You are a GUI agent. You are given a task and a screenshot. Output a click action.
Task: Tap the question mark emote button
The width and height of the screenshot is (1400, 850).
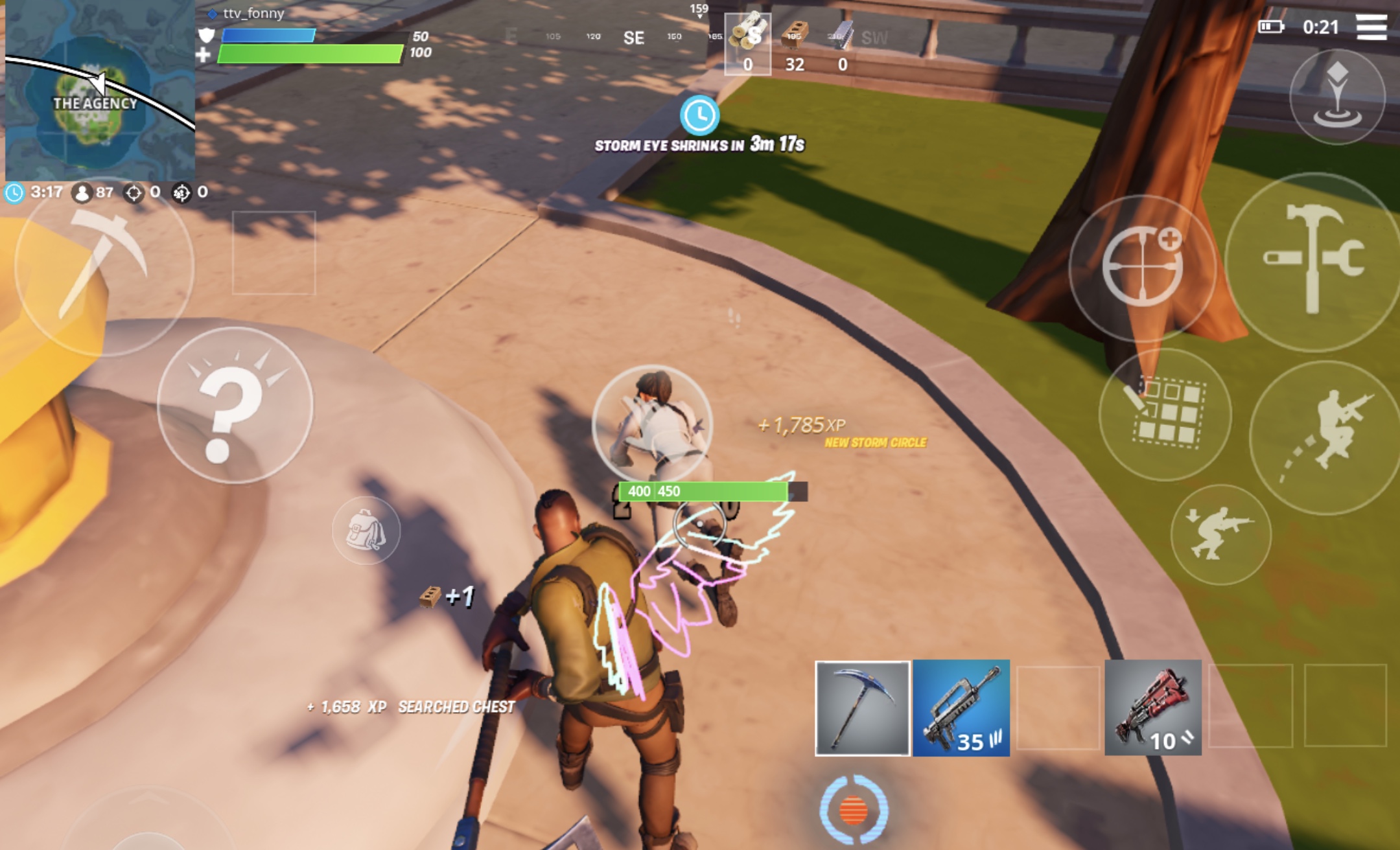tap(235, 406)
